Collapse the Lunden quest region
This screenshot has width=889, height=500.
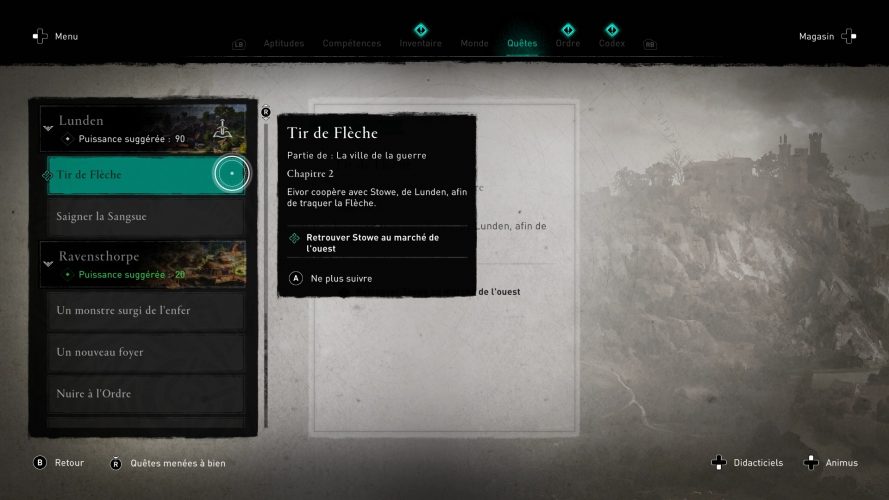click(x=48, y=129)
